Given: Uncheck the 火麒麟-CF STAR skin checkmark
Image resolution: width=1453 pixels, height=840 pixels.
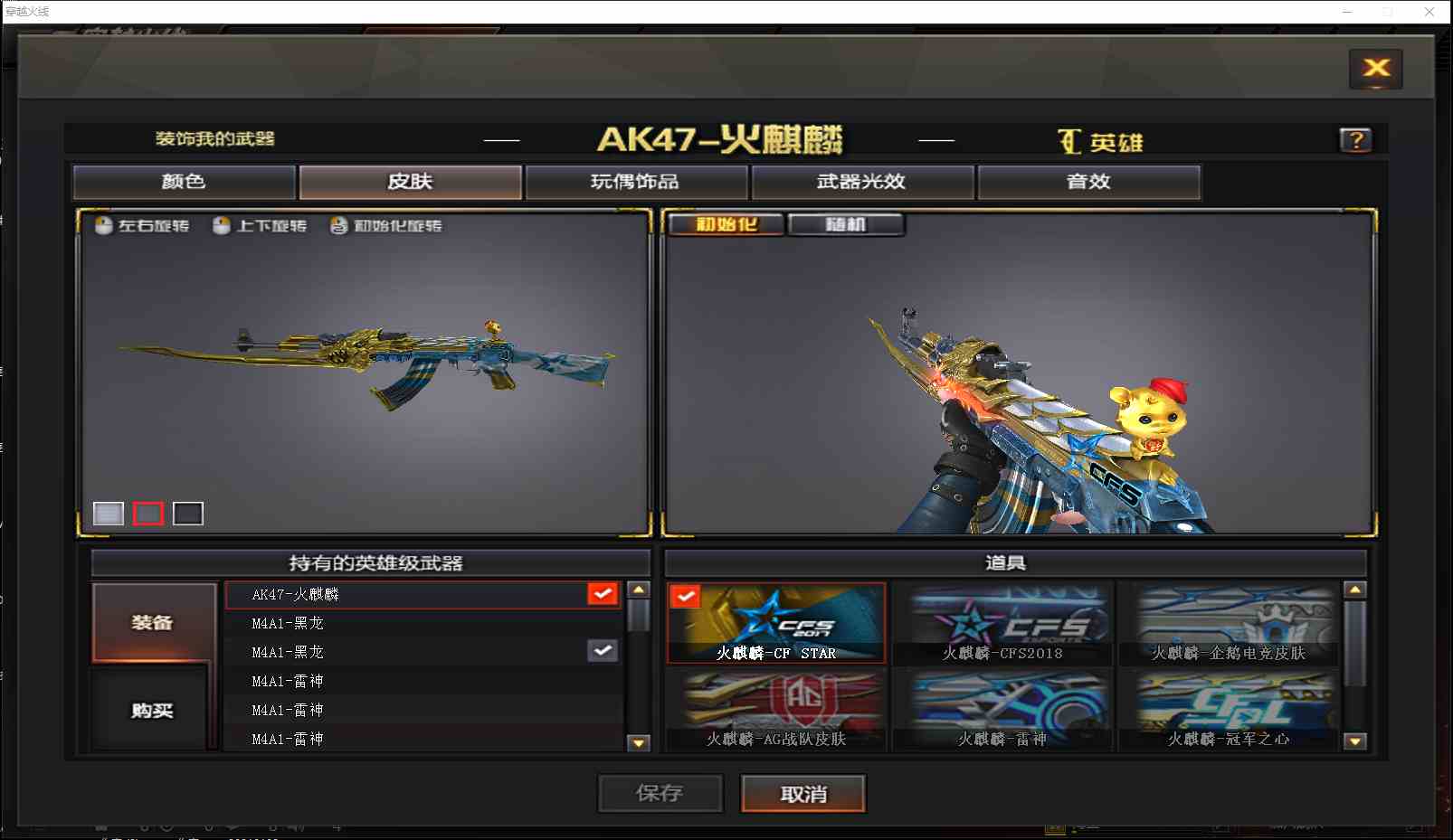Looking at the screenshot, I should click(x=687, y=595).
